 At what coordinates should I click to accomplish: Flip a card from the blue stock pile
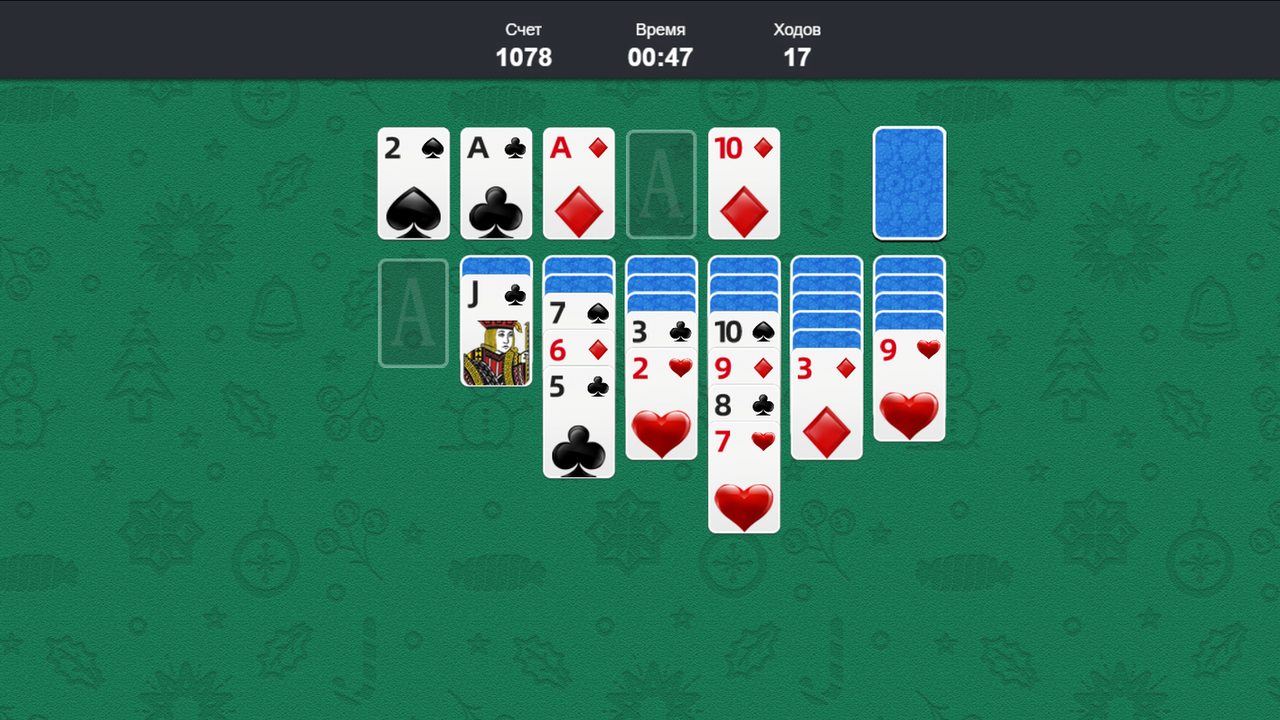coord(909,183)
